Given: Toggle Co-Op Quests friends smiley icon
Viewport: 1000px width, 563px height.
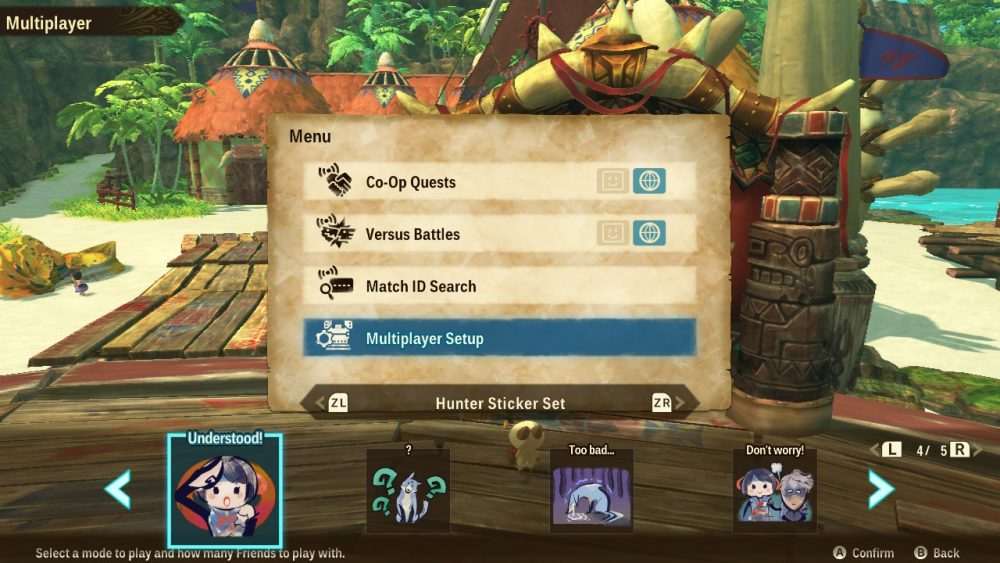Looking at the screenshot, I should (613, 181).
